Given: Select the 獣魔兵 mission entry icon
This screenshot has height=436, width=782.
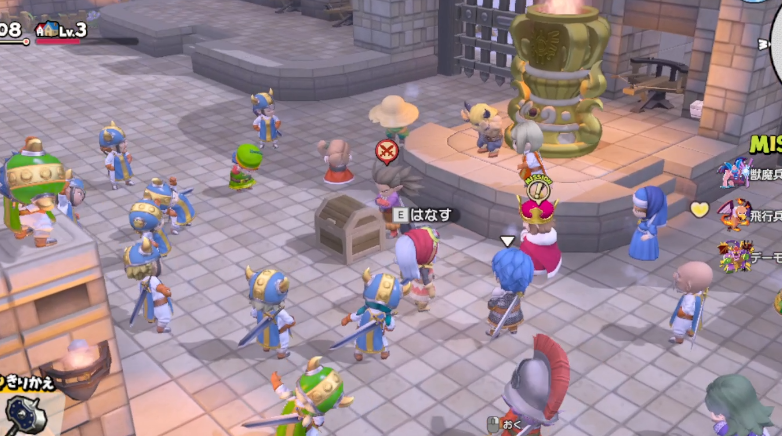Looking at the screenshot, I should point(735,173).
